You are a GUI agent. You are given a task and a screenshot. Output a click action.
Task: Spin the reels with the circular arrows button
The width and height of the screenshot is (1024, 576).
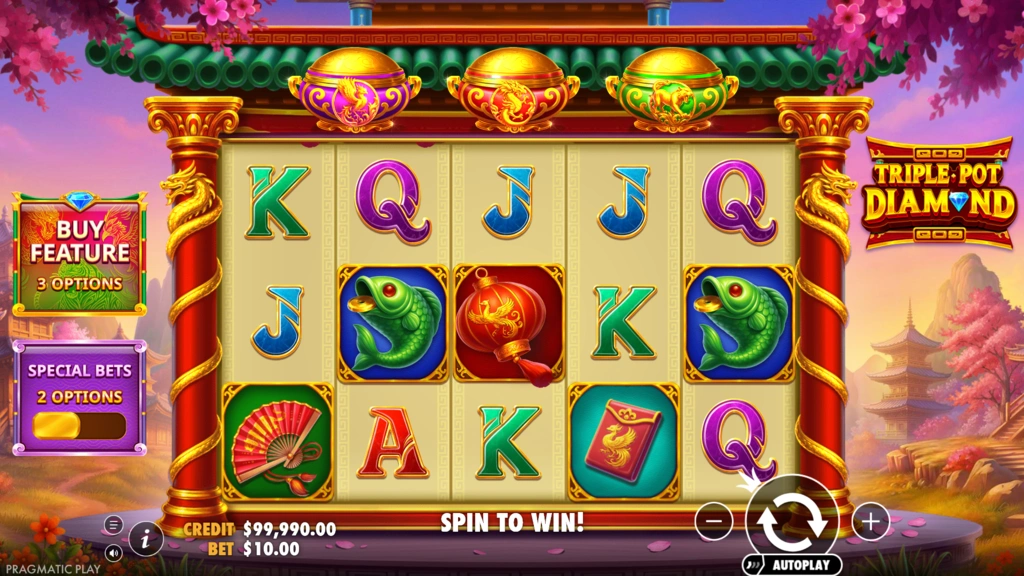(x=792, y=520)
